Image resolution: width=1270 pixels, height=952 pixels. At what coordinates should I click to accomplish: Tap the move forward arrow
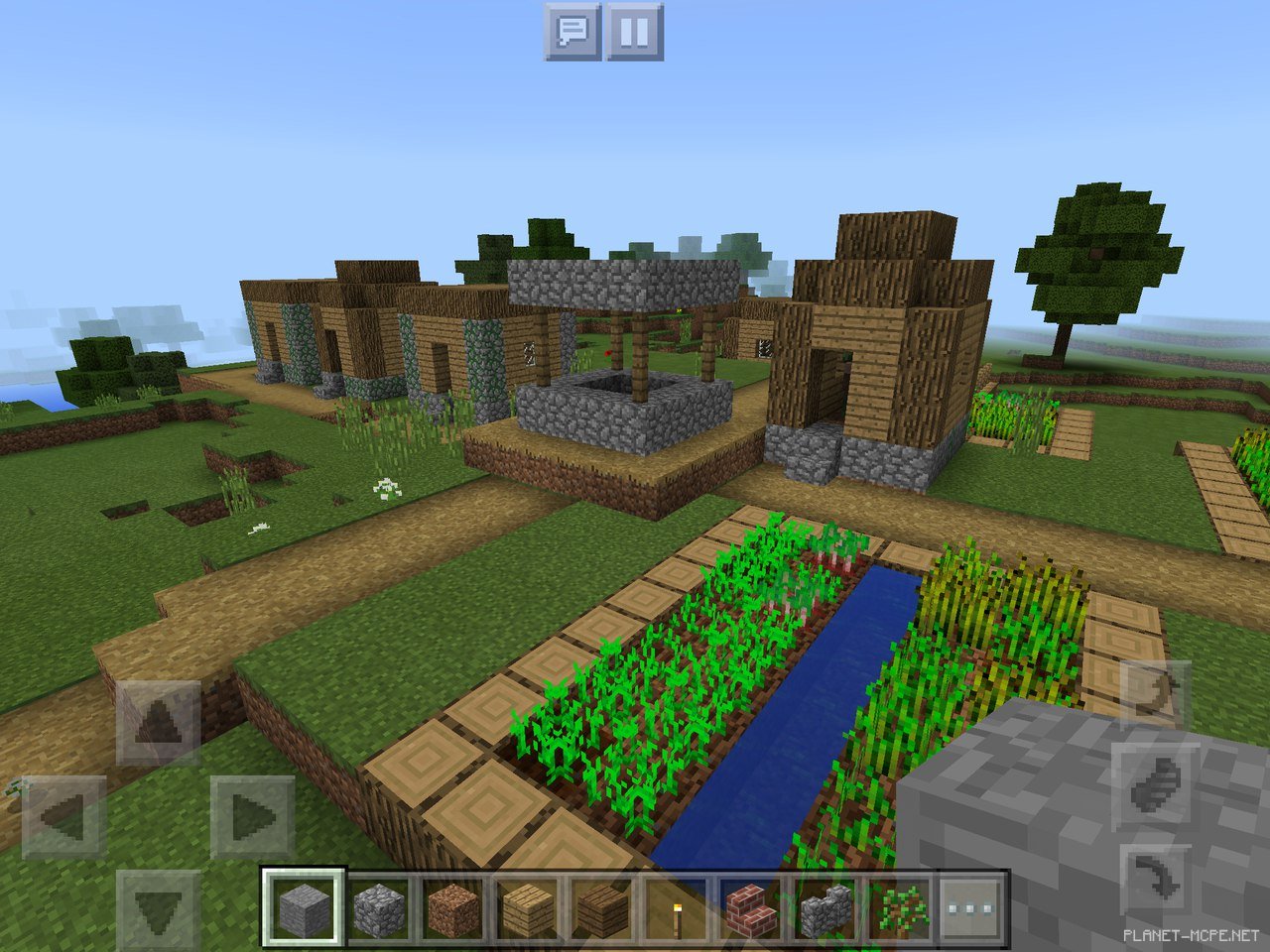click(x=159, y=722)
